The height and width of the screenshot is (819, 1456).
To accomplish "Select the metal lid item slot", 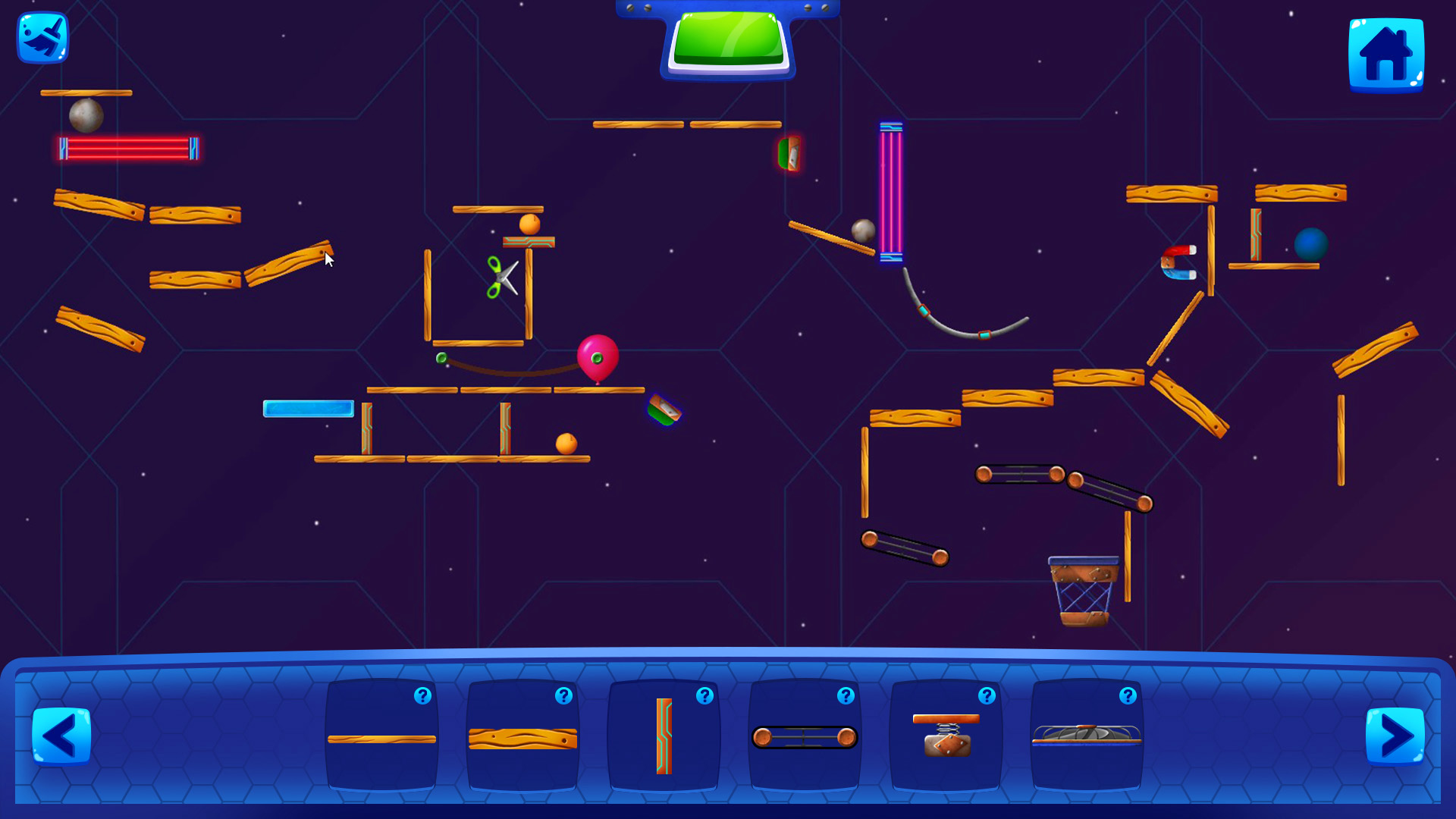I will point(1086,736).
